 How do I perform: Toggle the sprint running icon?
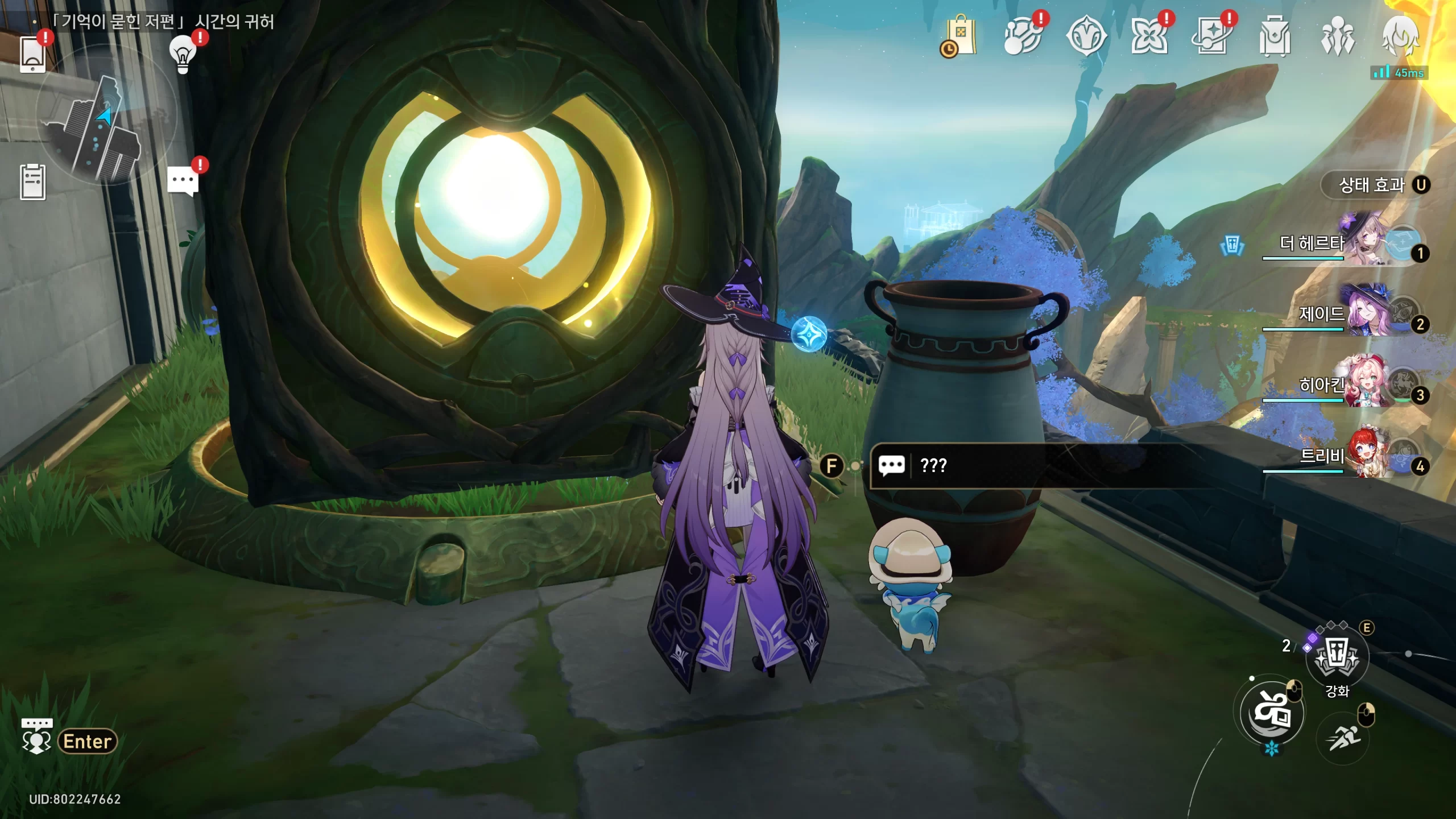[x=1343, y=738]
